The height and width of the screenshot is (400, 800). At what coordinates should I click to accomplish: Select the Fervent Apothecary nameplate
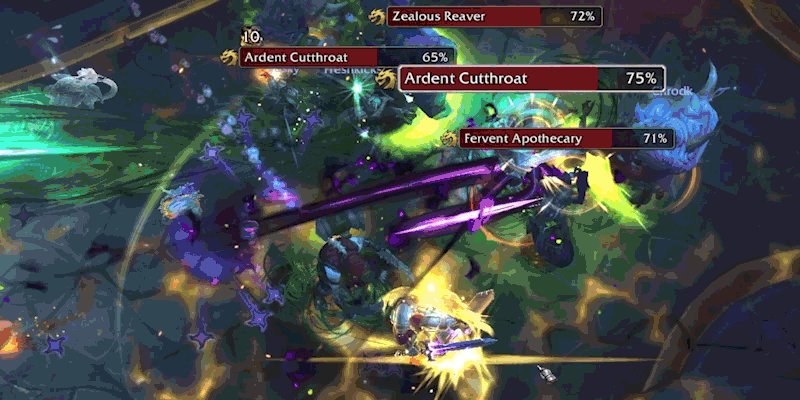[x=566, y=138]
